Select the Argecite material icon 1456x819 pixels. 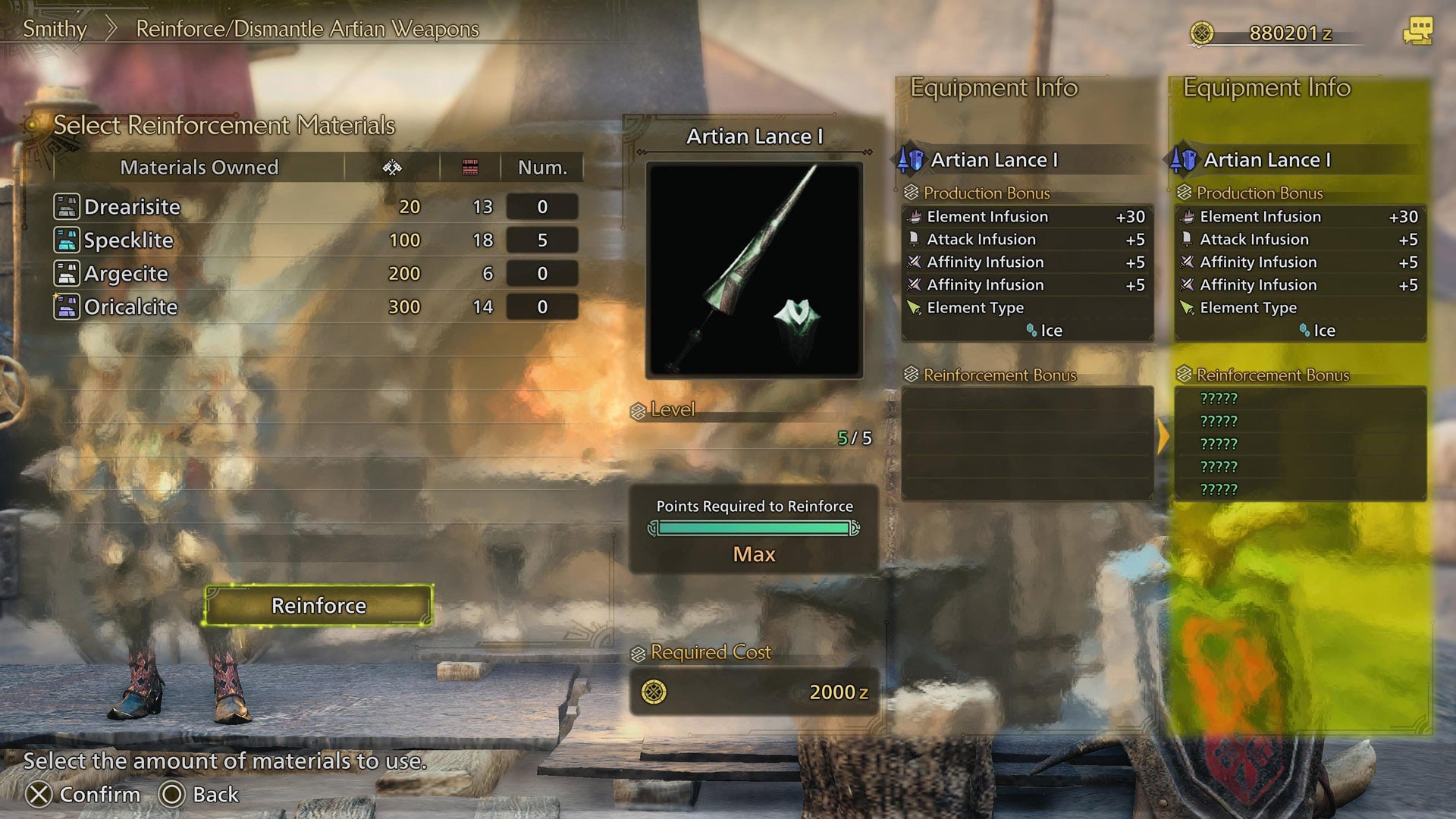click(x=67, y=274)
